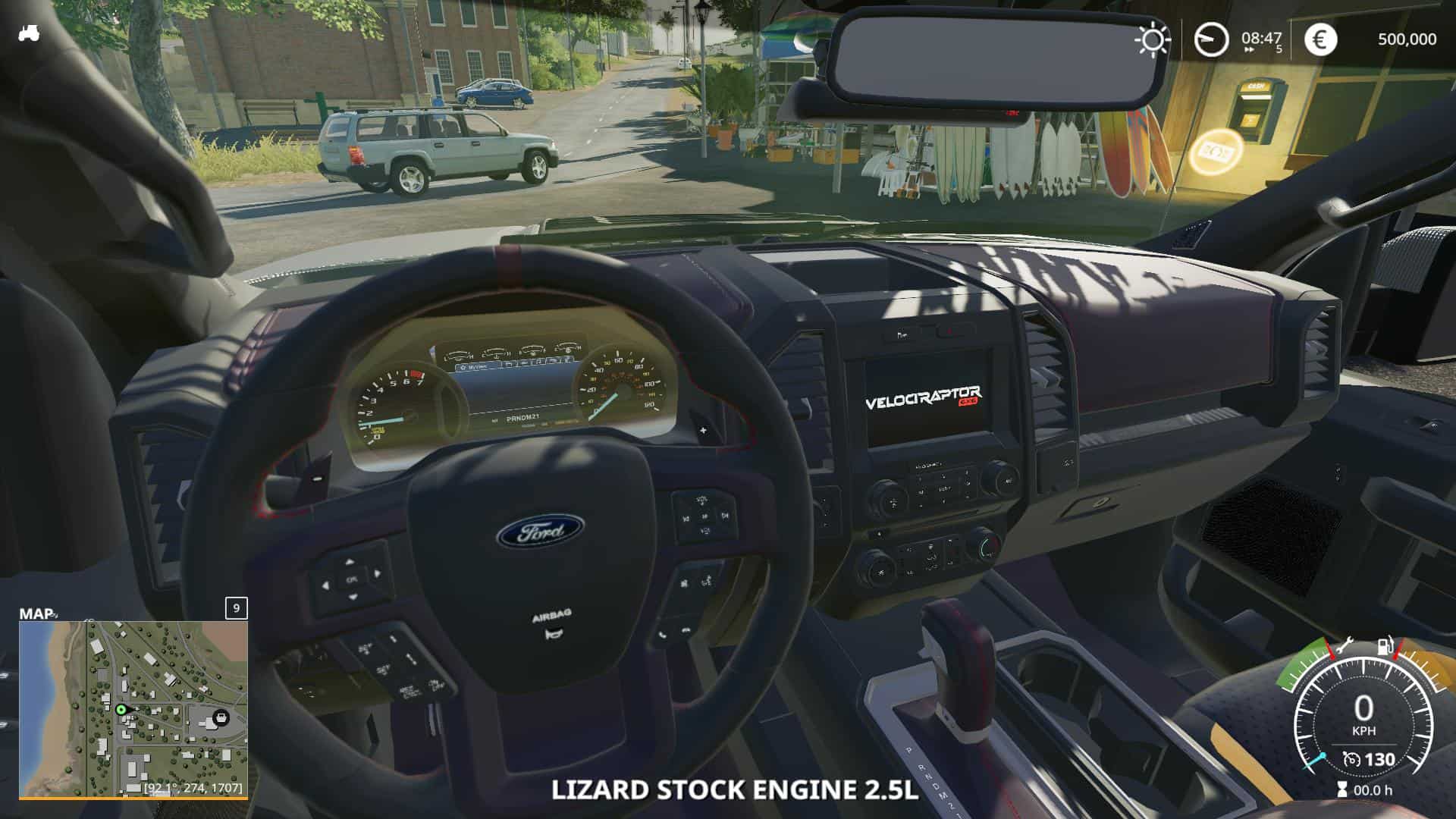Toggle the cruise control icon beside 130
This screenshot has height=819, width=1456.
[1351, 759]
